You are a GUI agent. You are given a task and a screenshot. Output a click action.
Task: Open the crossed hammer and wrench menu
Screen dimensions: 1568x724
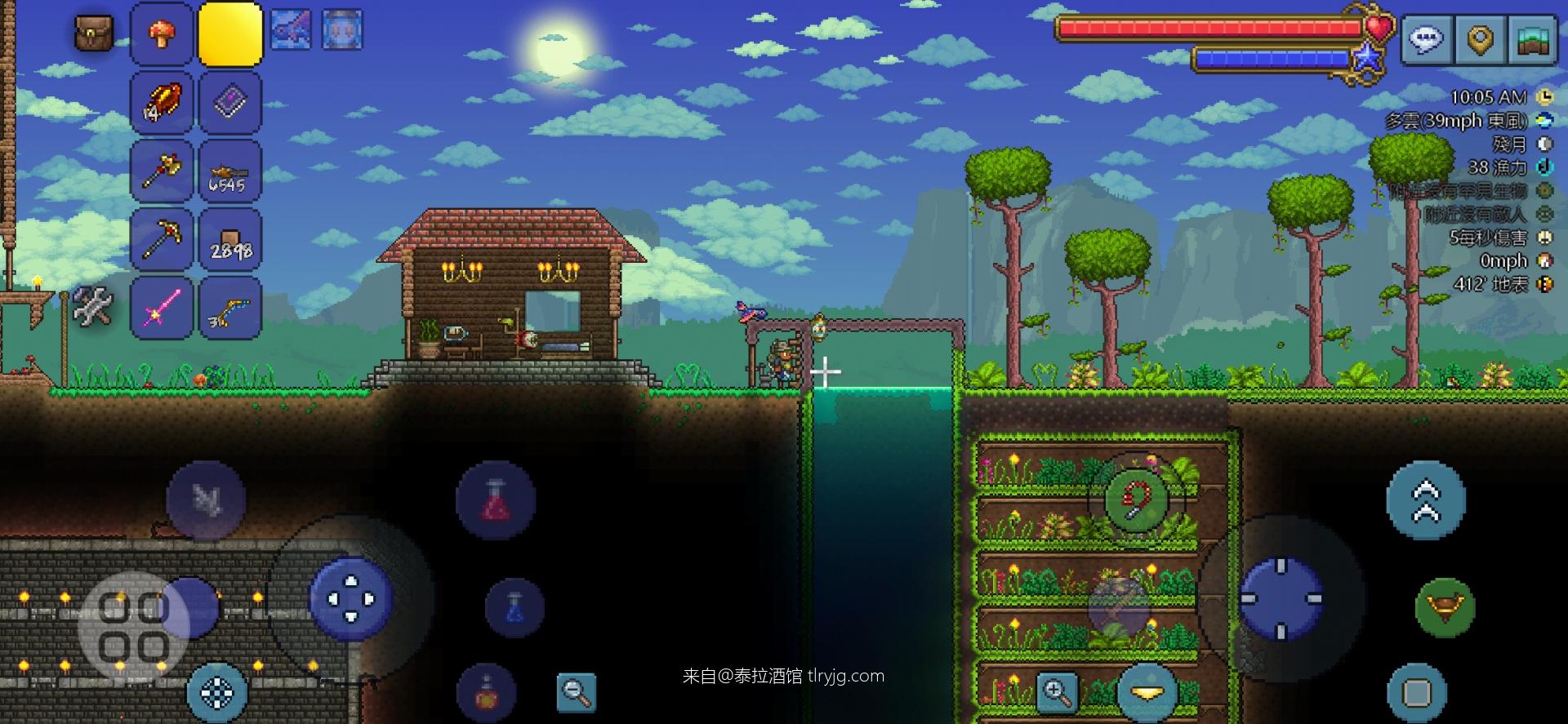click(92, 306)
